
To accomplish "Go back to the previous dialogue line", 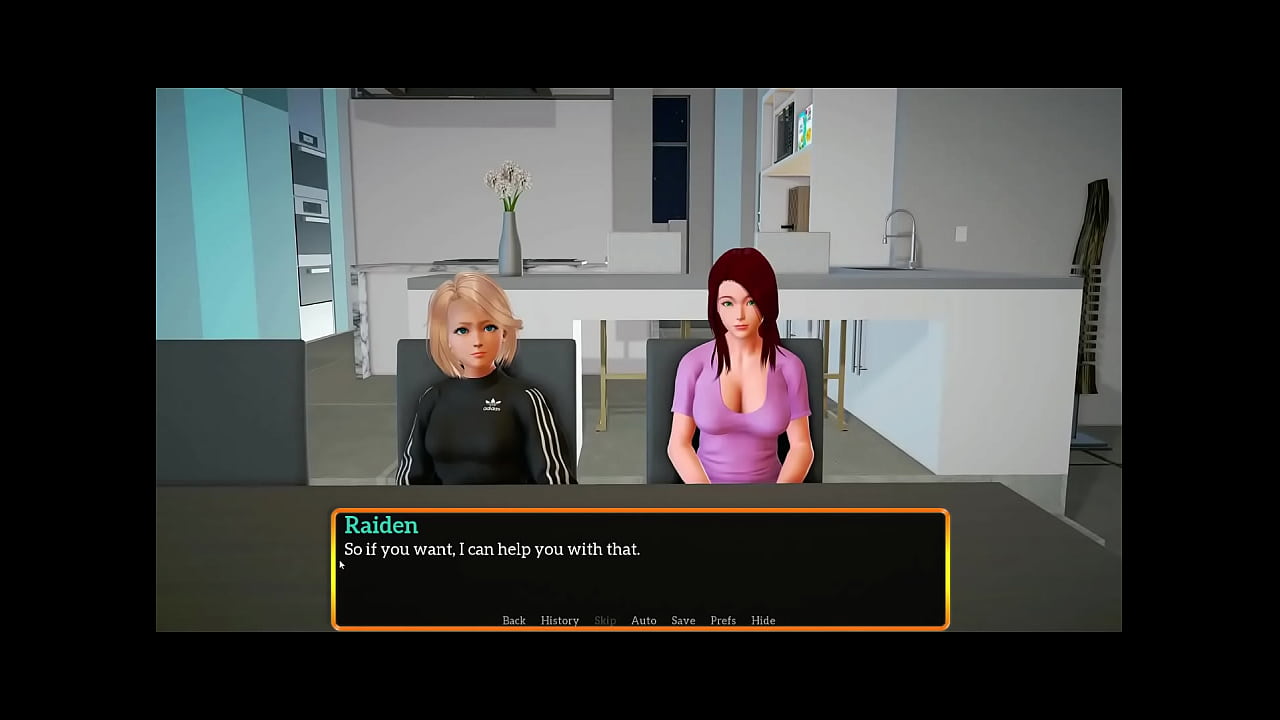I will (513, 621).
